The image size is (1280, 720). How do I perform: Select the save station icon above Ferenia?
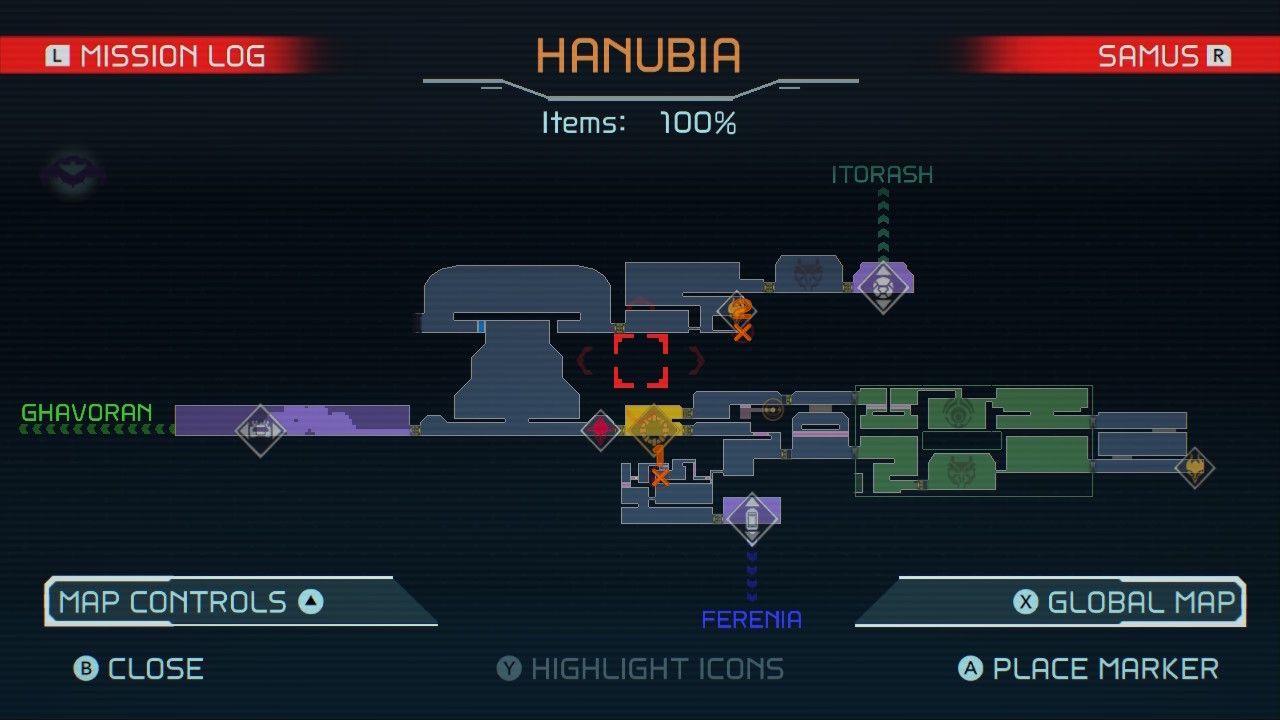point(753,513)
